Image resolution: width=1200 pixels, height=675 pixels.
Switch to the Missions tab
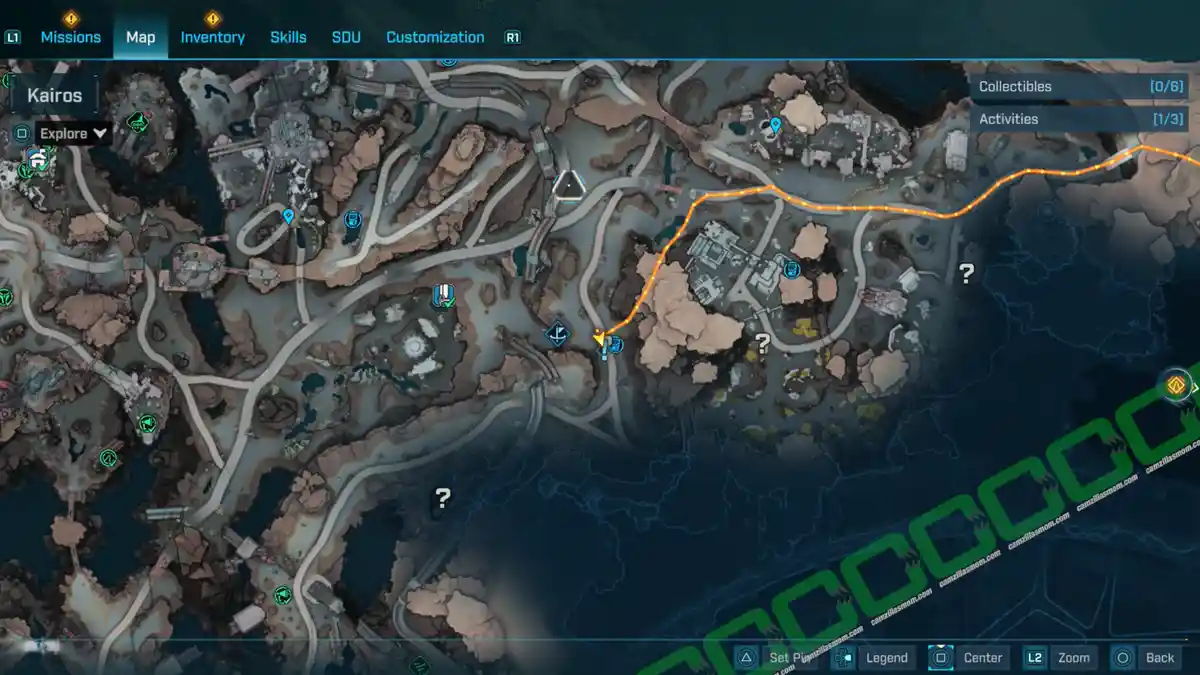[70, 37]
